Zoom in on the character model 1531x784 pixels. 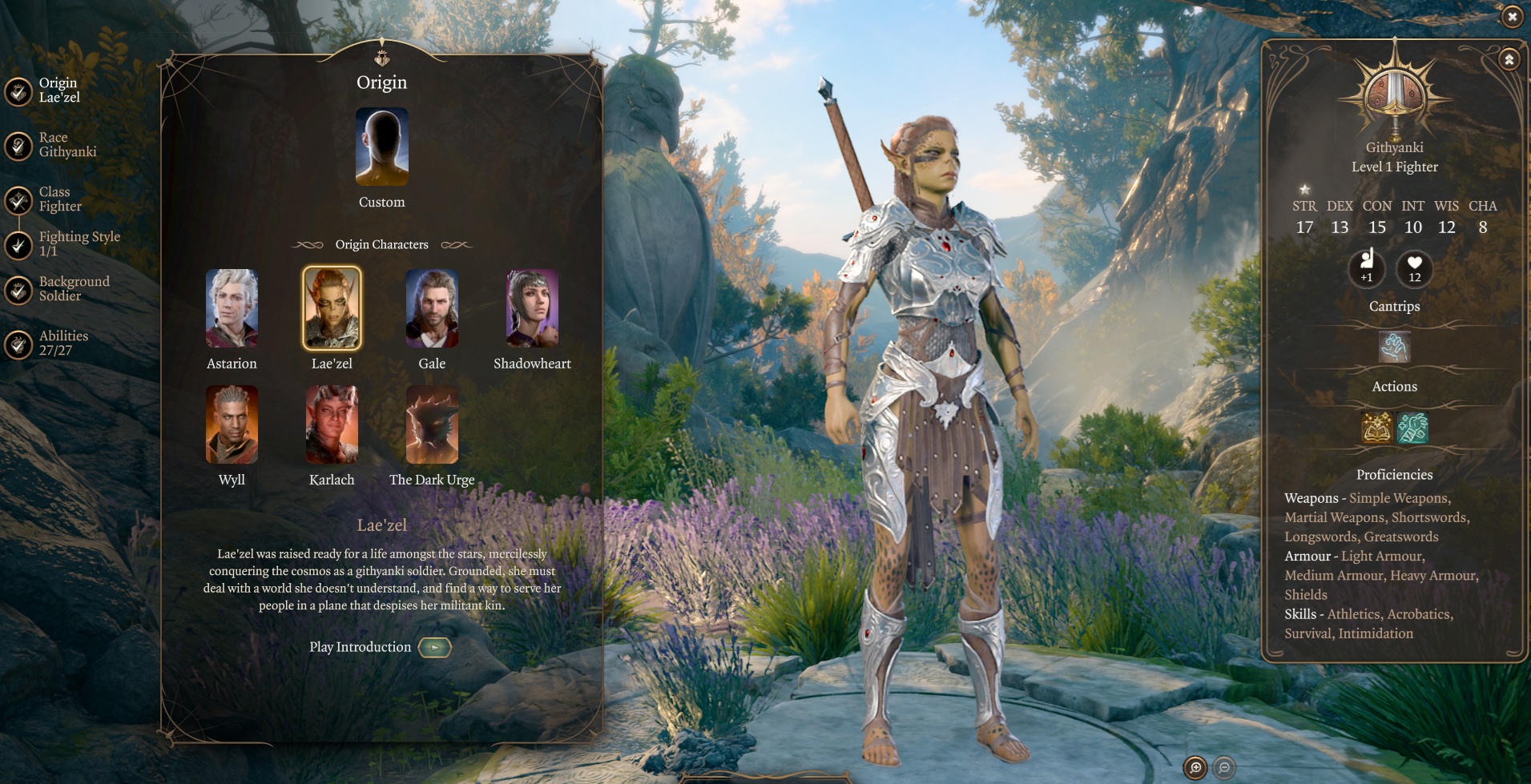coord(1195,768)
